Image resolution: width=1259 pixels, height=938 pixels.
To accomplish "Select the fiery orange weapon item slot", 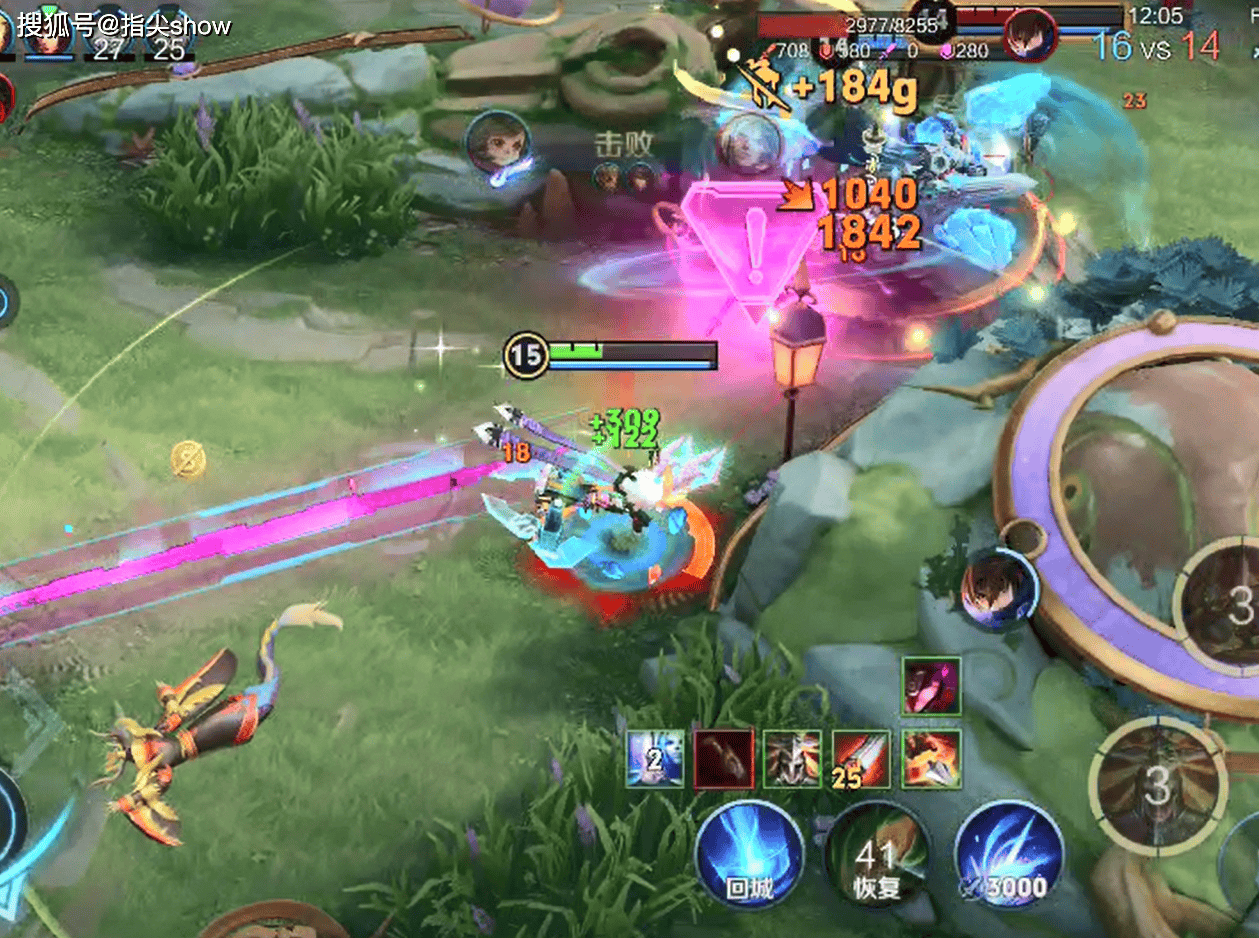I will point(931,759).
